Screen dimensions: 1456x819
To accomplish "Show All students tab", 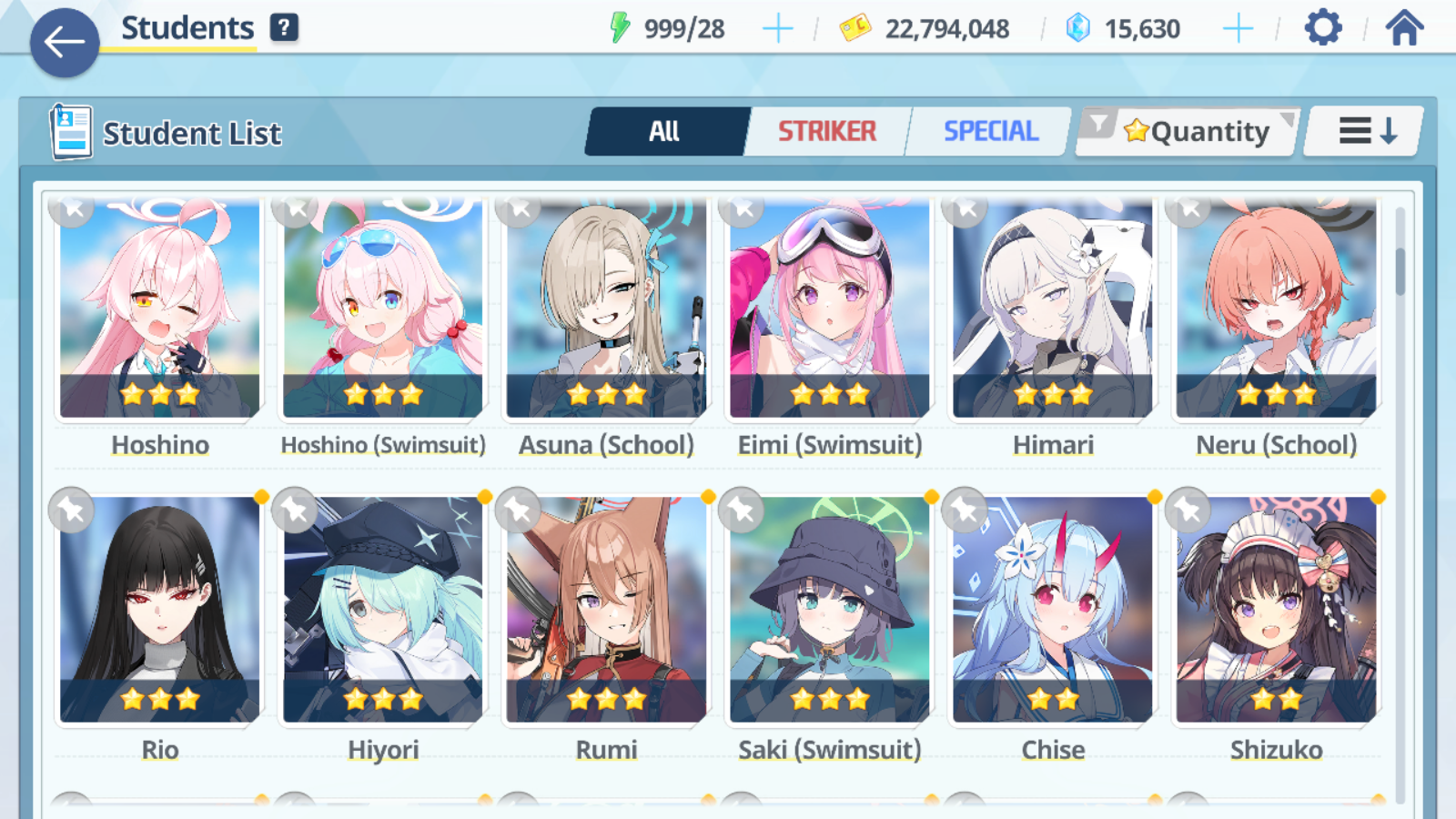I will point(665,132).
